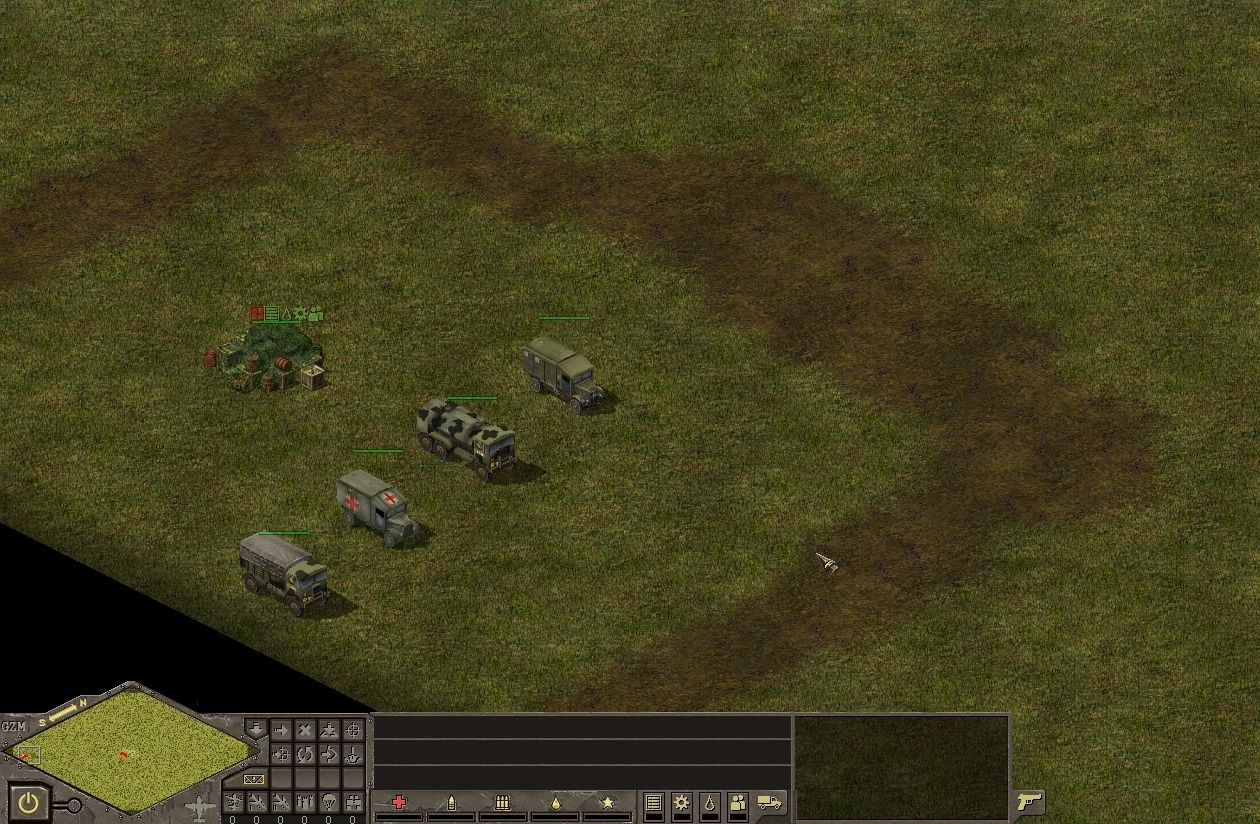Select the arrow-with-crosshair move-attack command

pos(281,754)
